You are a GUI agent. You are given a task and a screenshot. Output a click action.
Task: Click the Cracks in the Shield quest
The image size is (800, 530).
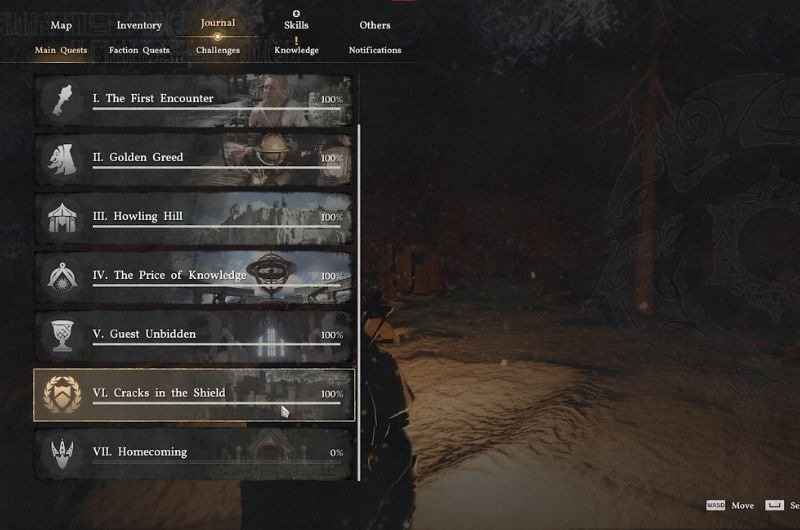pyautogui.click(x=194, y=394)
